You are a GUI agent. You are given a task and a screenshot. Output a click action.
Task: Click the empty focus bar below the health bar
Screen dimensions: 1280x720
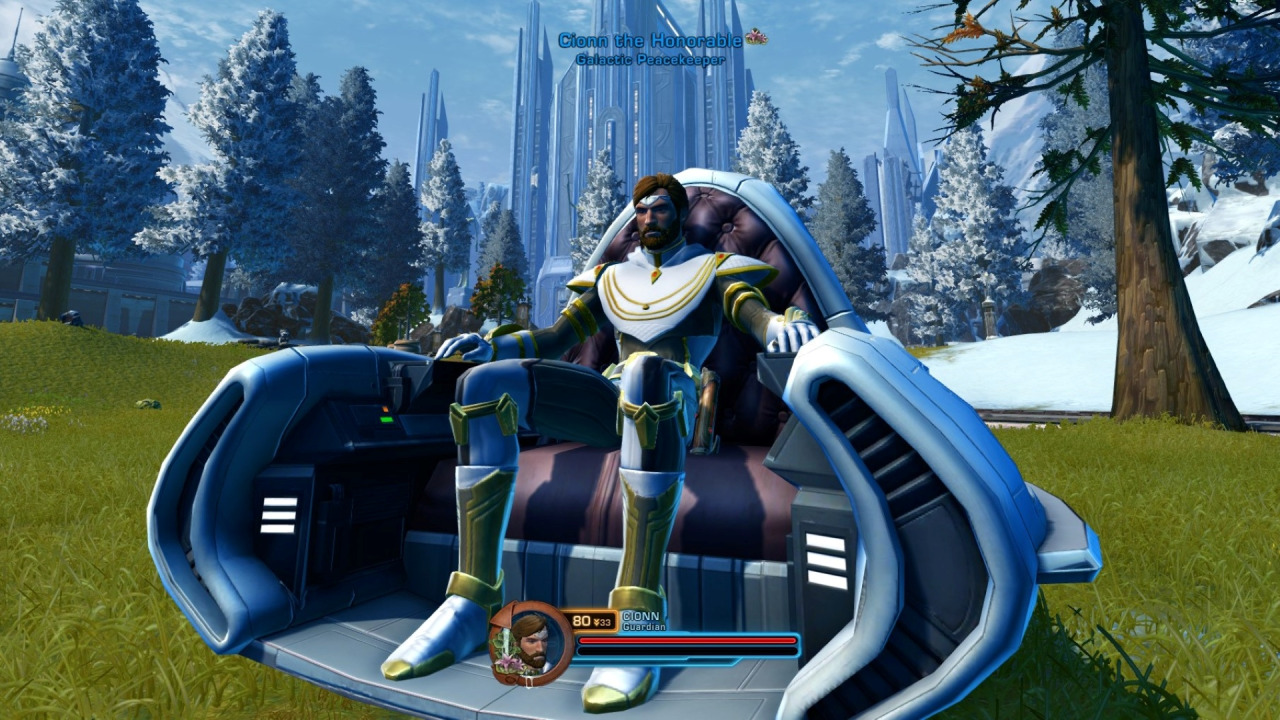coord(690,651)
